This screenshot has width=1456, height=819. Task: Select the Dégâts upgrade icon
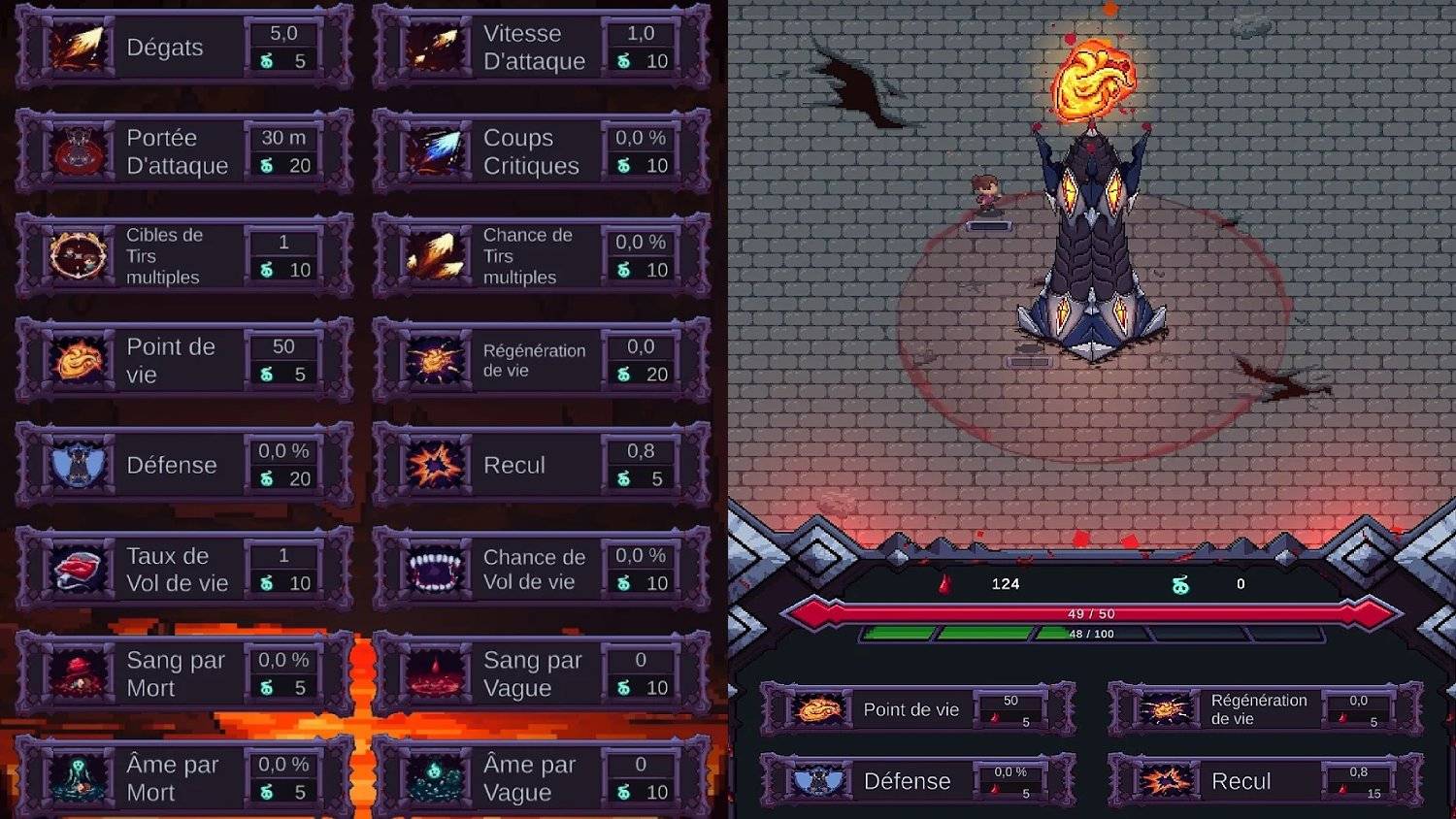(78, 46)
